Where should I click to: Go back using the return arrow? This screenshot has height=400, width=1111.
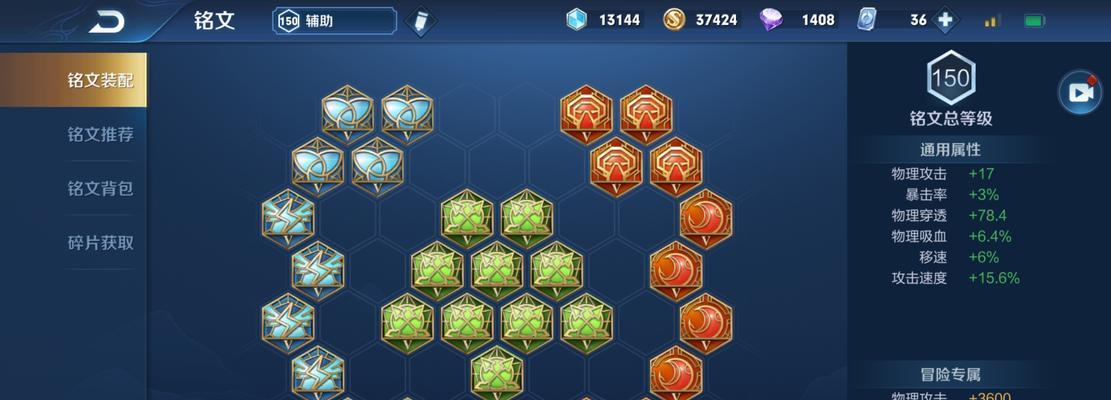[105, 21]
